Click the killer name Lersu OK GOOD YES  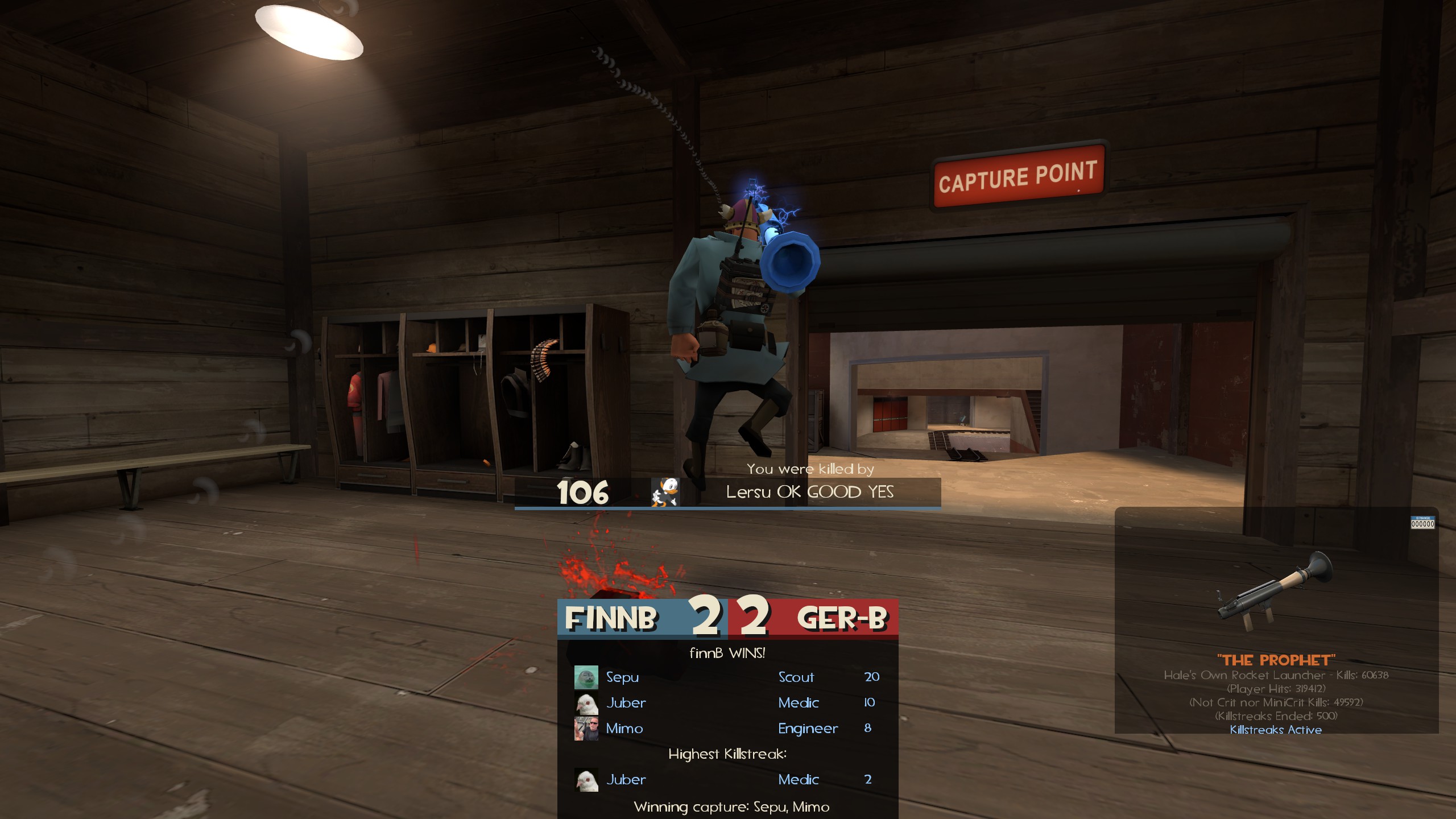click(809, 492)
